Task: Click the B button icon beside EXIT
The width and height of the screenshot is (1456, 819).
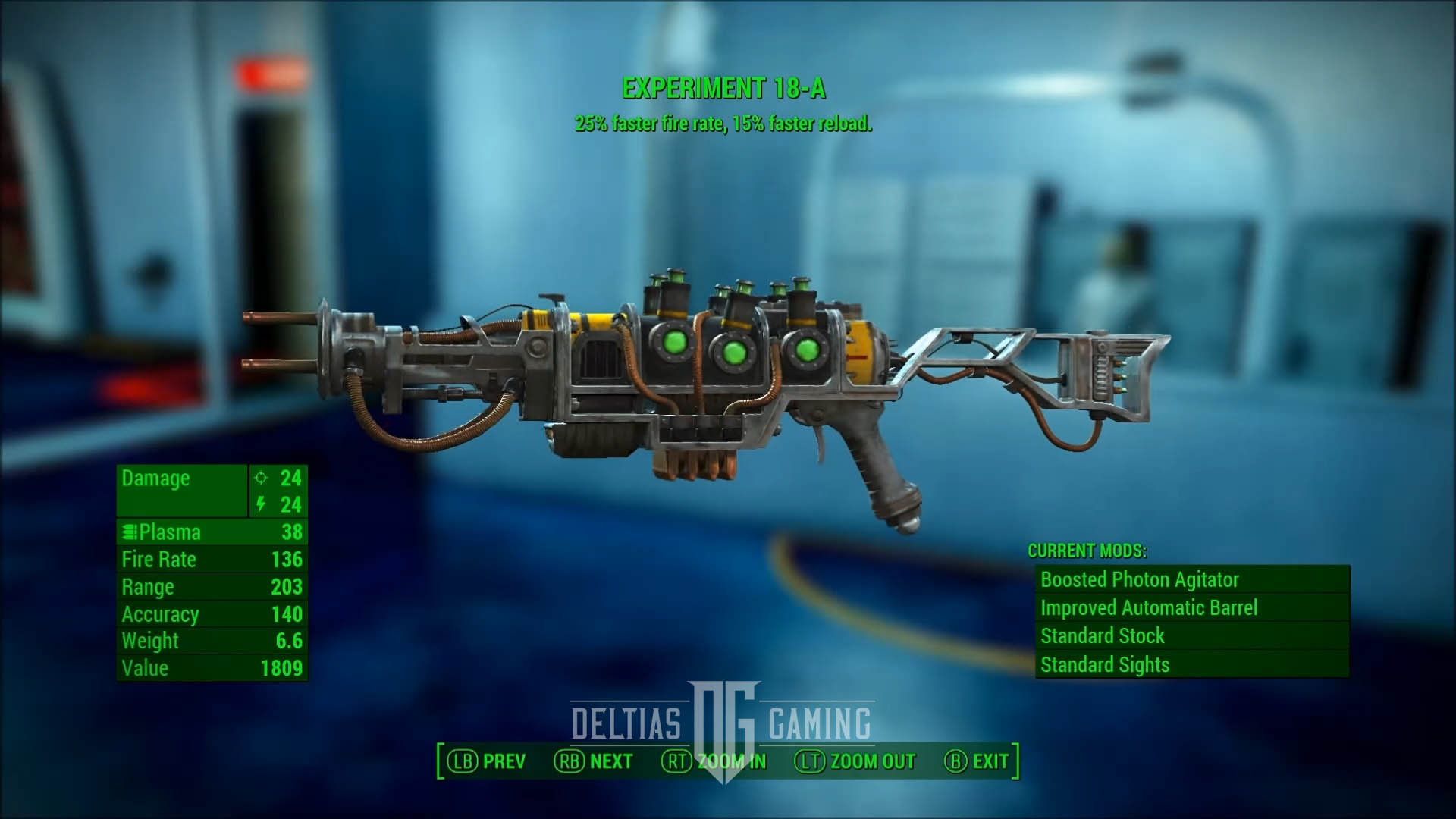Action: 955,761
